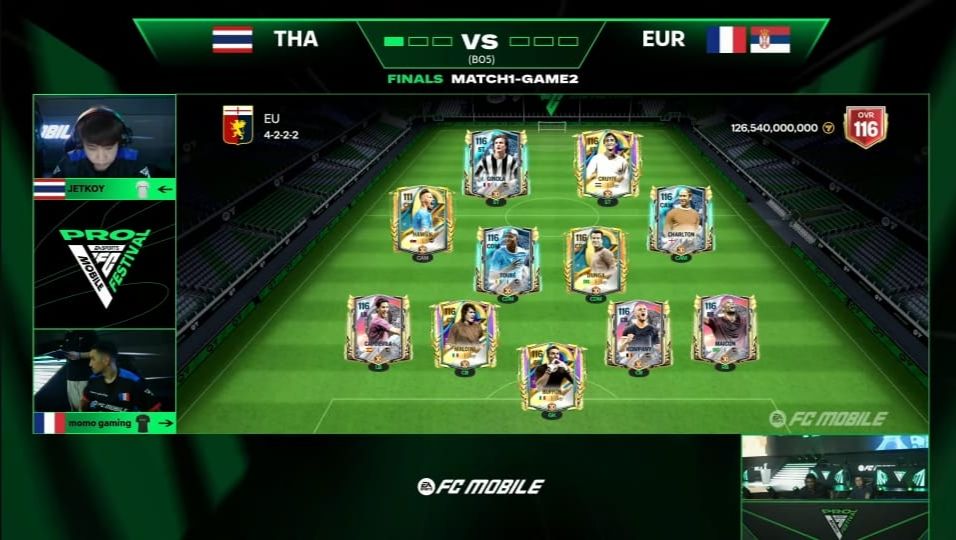Image resolution: width=956 pixels, height=540 pixels.
Task: Pick the Charlton attacking midfielder card
Action: pyautogui.click(x=680, y=220)
